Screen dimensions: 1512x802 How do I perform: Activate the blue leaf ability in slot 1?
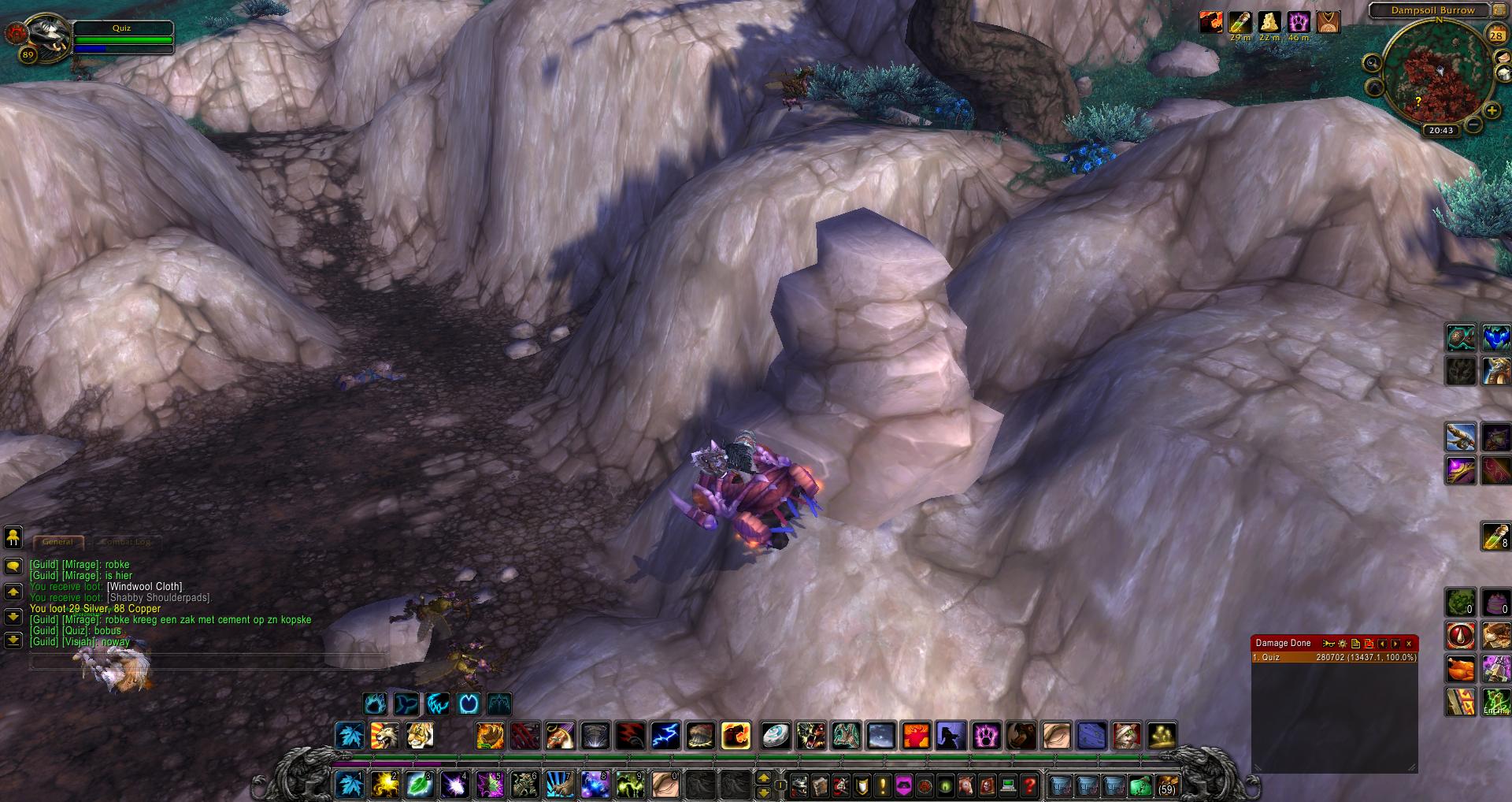[349, 785]
